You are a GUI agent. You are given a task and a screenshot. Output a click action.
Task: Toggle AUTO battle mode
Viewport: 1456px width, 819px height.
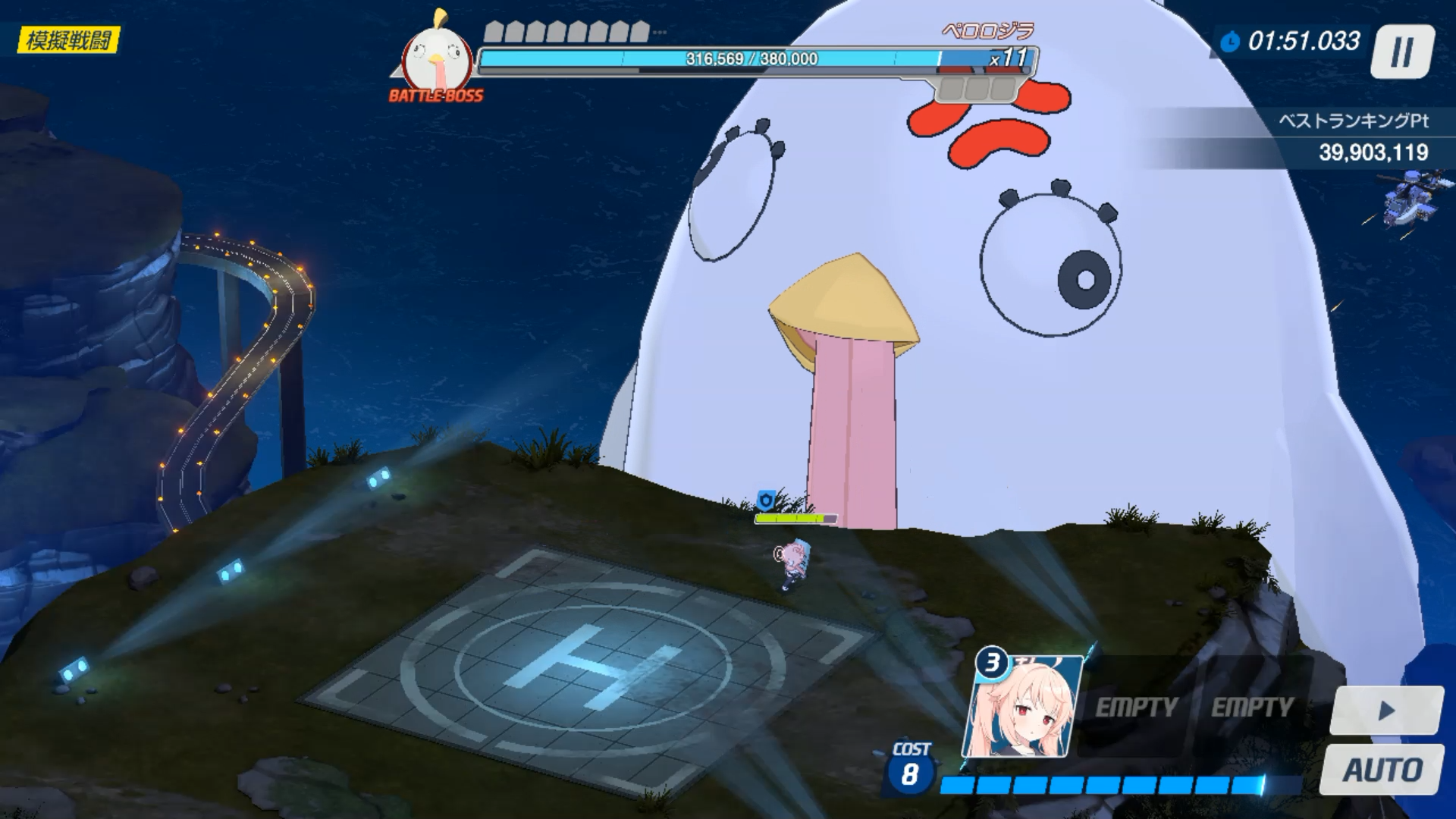[1382, 770]
